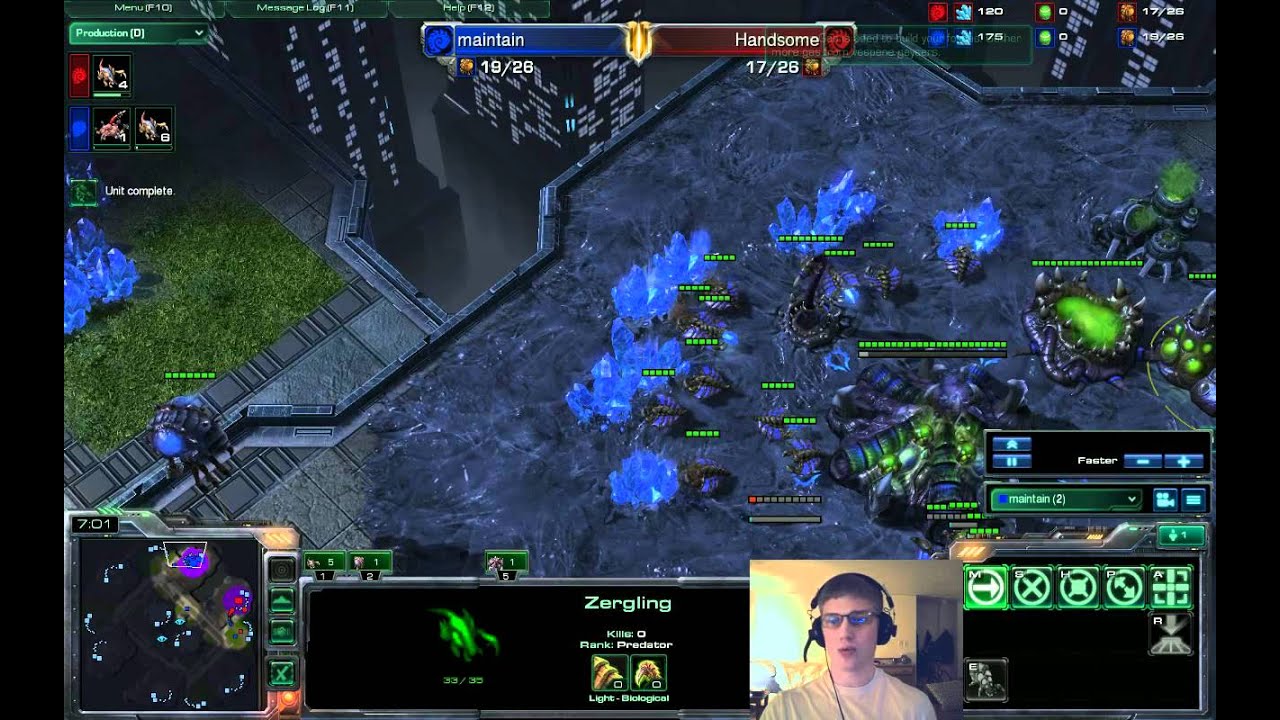Pause the replay playback

[x=1011, y=462]
